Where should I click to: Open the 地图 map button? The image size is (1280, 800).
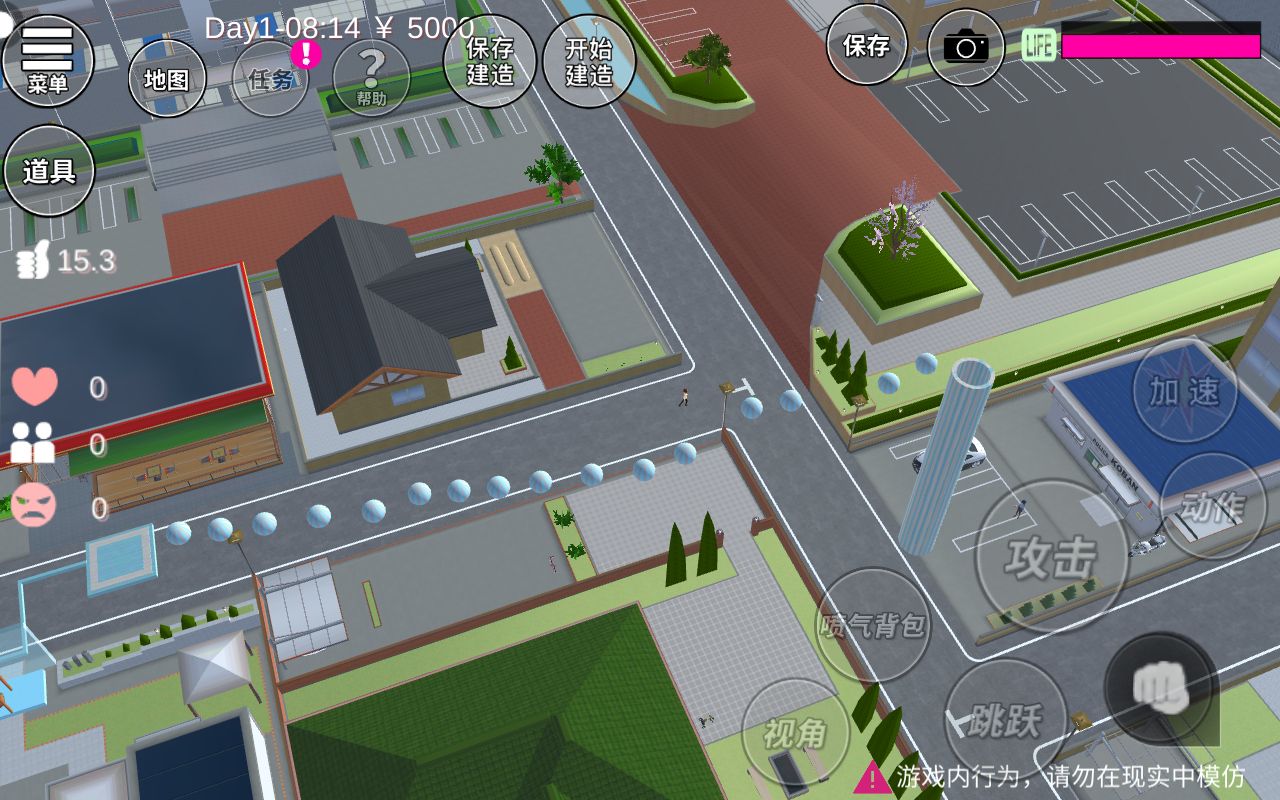click(x=167, y=79)
